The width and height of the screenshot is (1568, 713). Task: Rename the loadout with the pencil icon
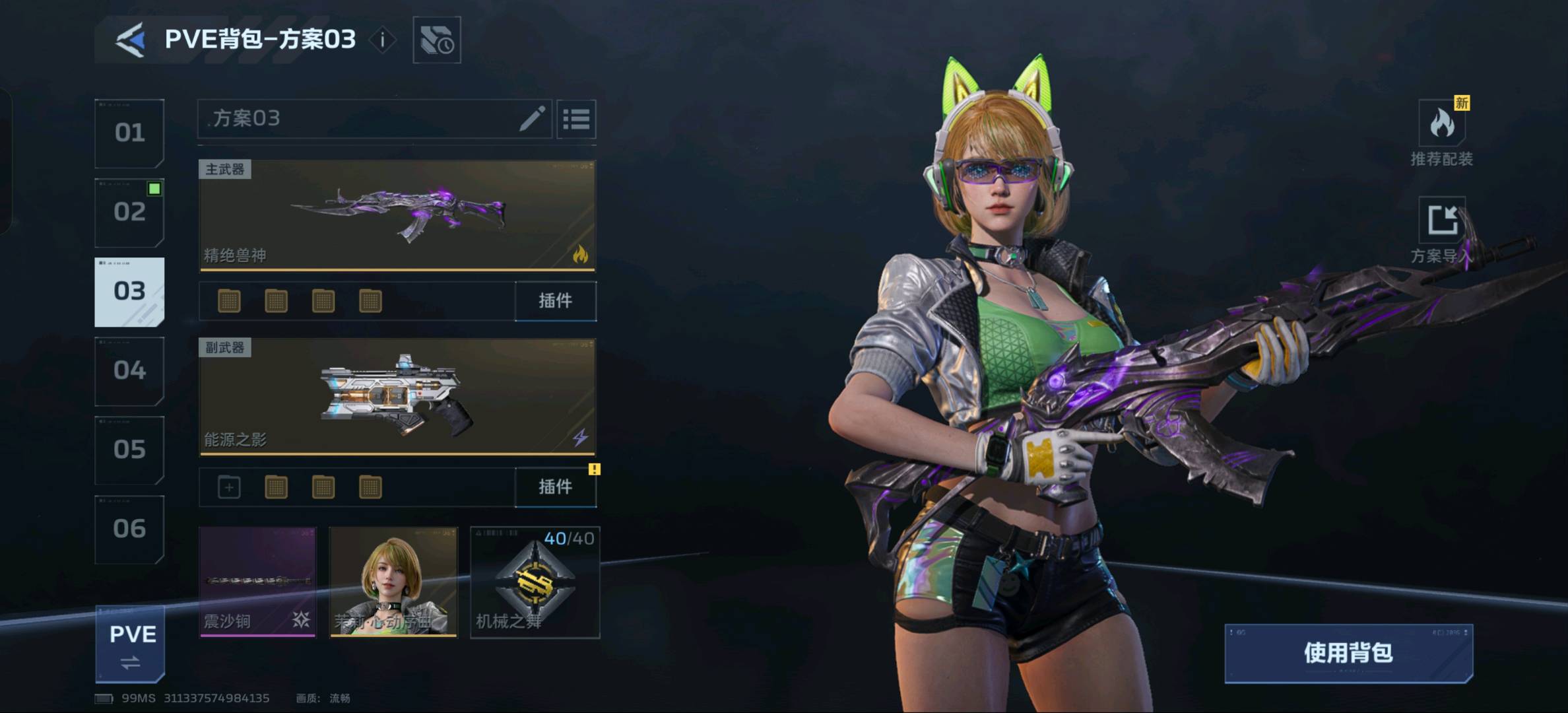(531, 119)
